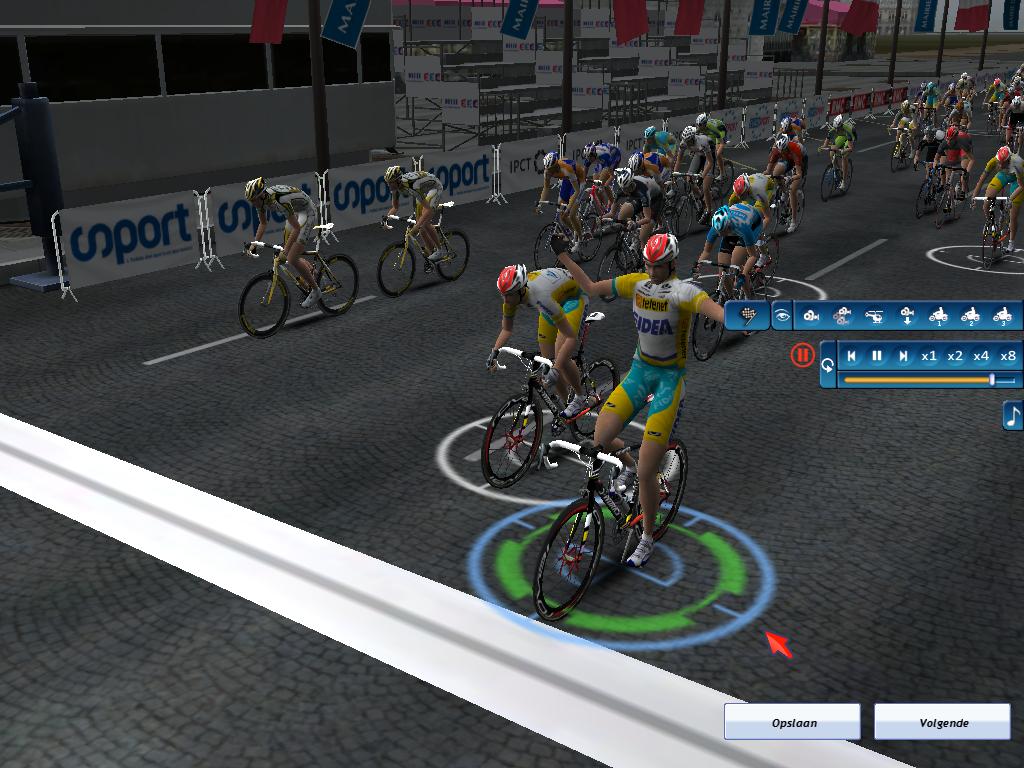The width and height of the screenshot is (1024, 768).
Task: Skip replay forward to the end
Action: 903,355
